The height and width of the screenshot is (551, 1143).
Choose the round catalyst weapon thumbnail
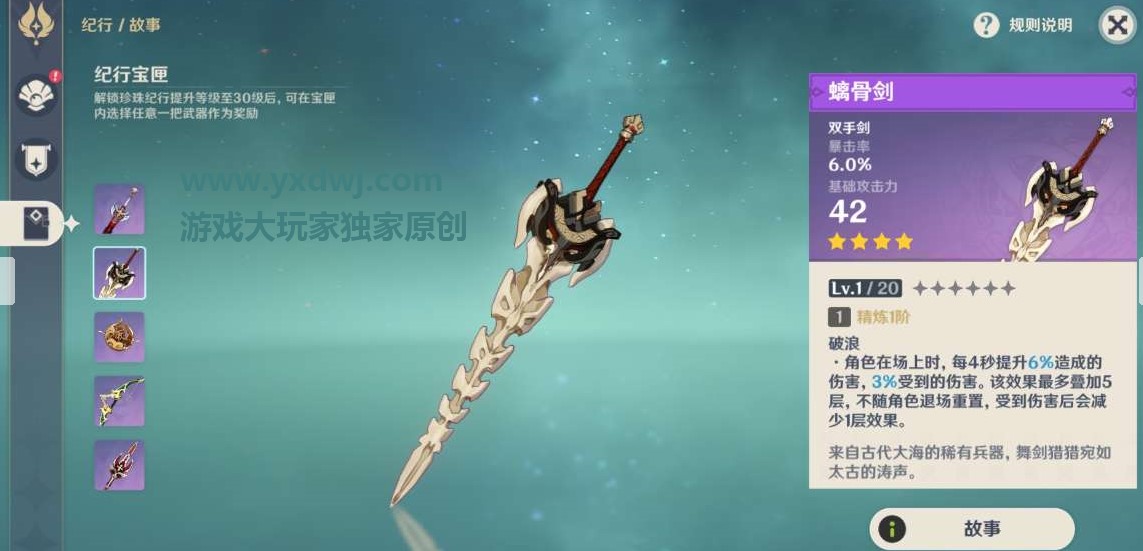(119, 337)
